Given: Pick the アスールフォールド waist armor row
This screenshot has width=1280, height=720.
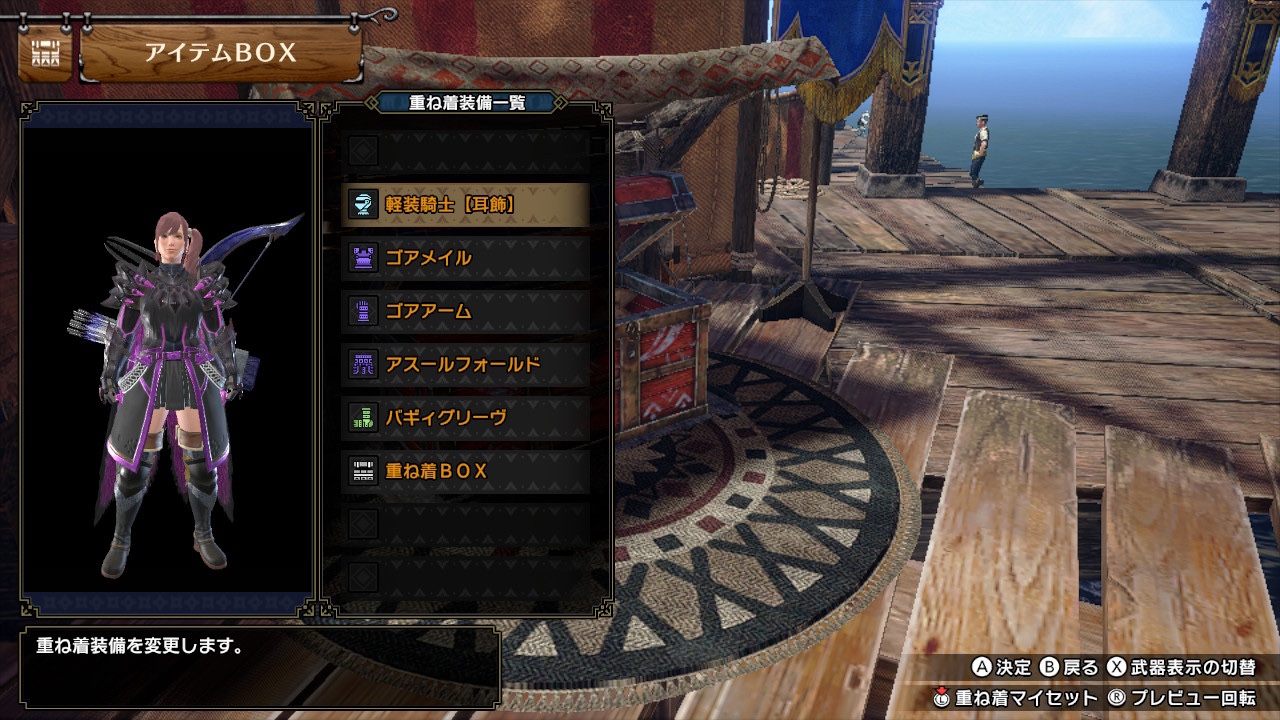Looking at the screenshot, I should click(466, 364).
